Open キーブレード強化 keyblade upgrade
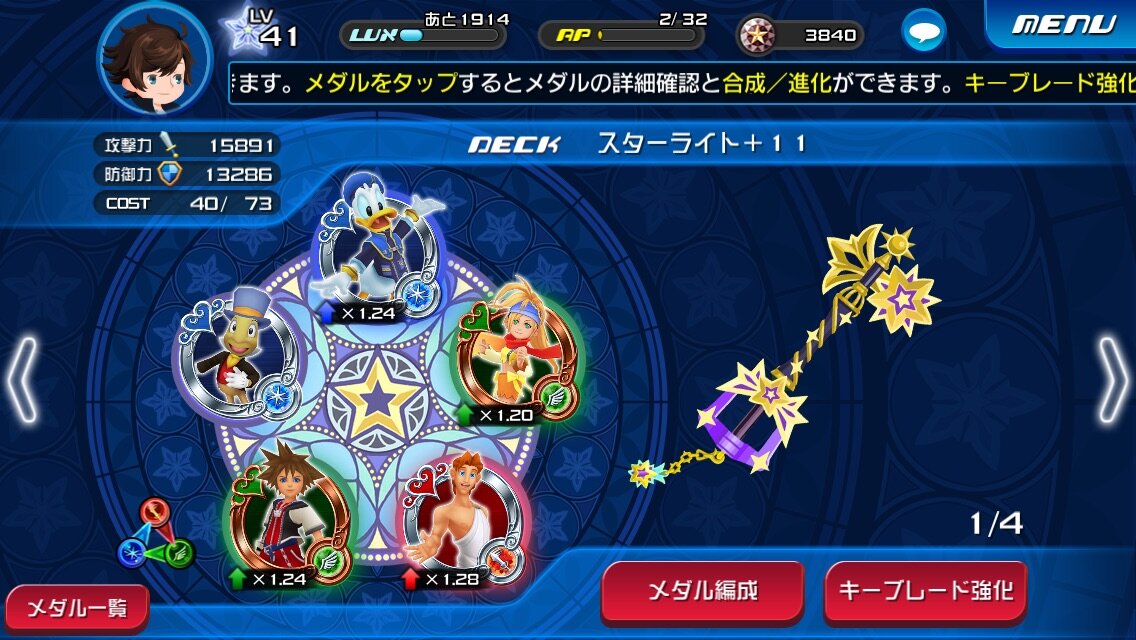1136x640 pixels. pyautogui.click(x=925, y=591)
